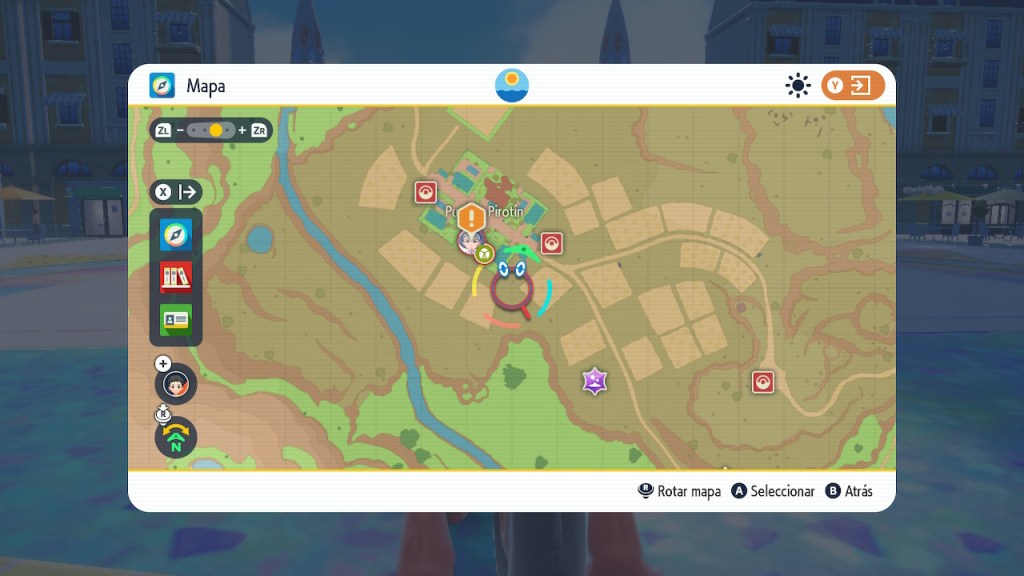
Task: Open the Pokédex bookshelf icon
Action: click(x=176, y=277)
